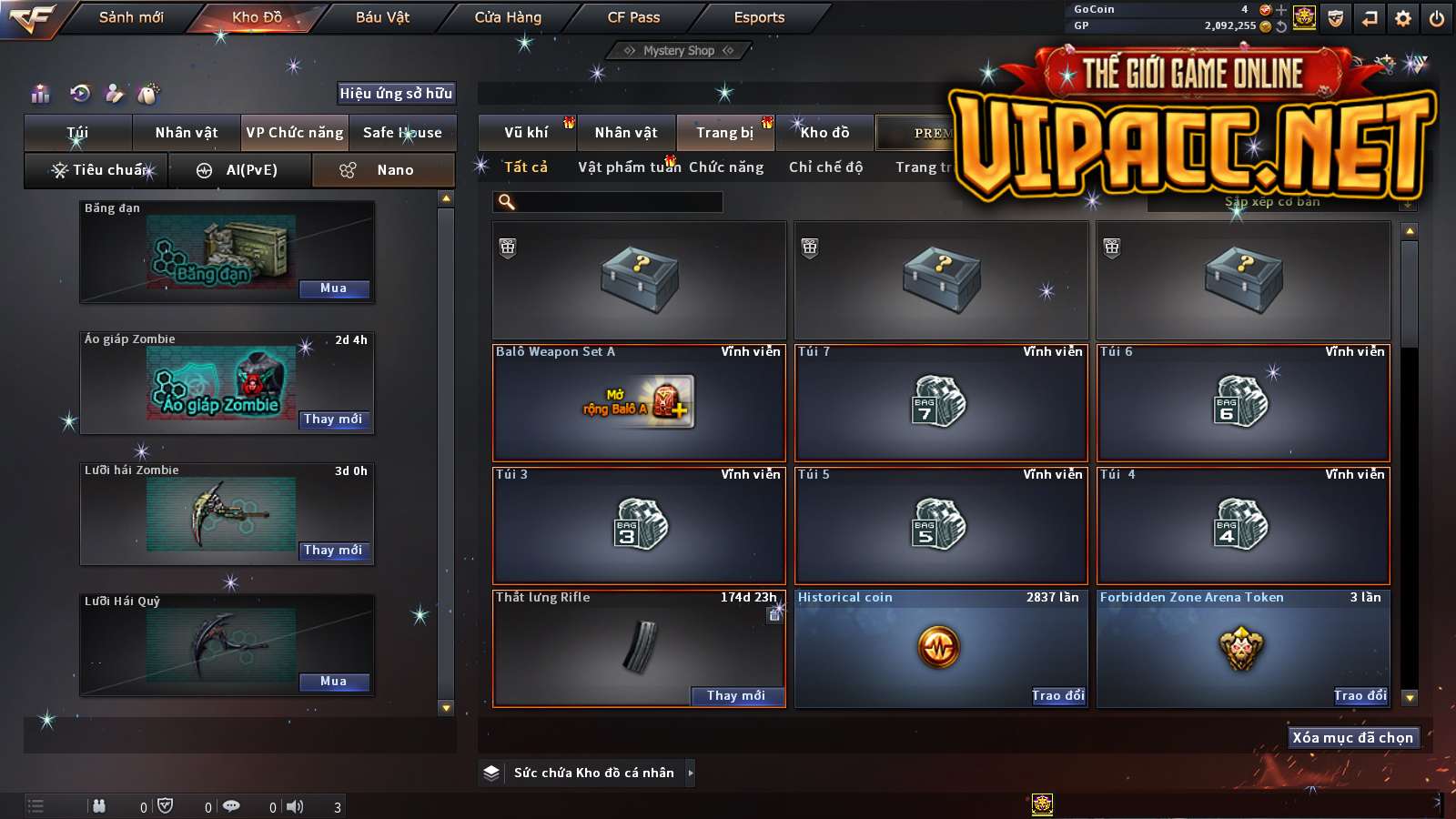Renew the Áo giáp Zombie item
The height and width of the screenshot is (819, 1456).
(x=334, y=420)
